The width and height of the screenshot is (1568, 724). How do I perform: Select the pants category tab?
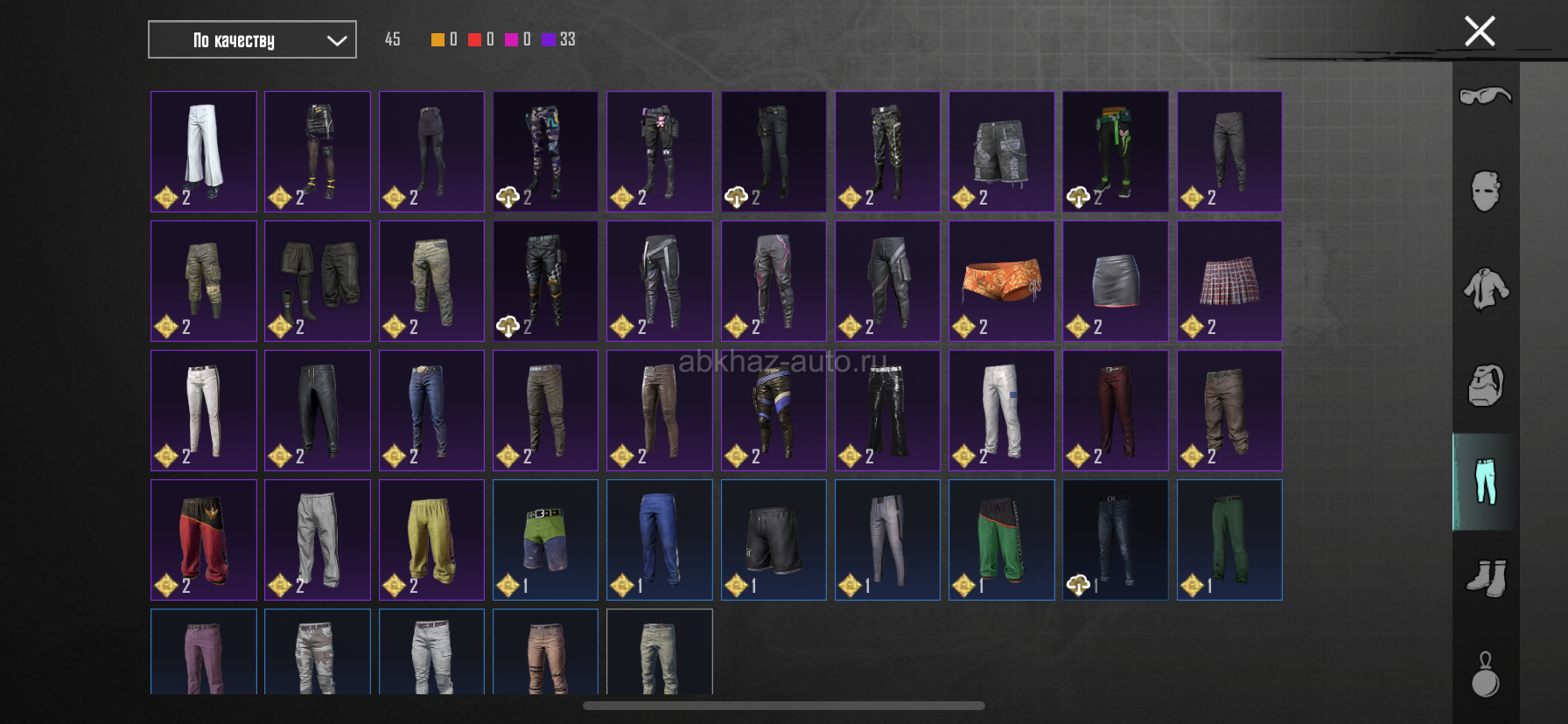(x=1485, y=482)
